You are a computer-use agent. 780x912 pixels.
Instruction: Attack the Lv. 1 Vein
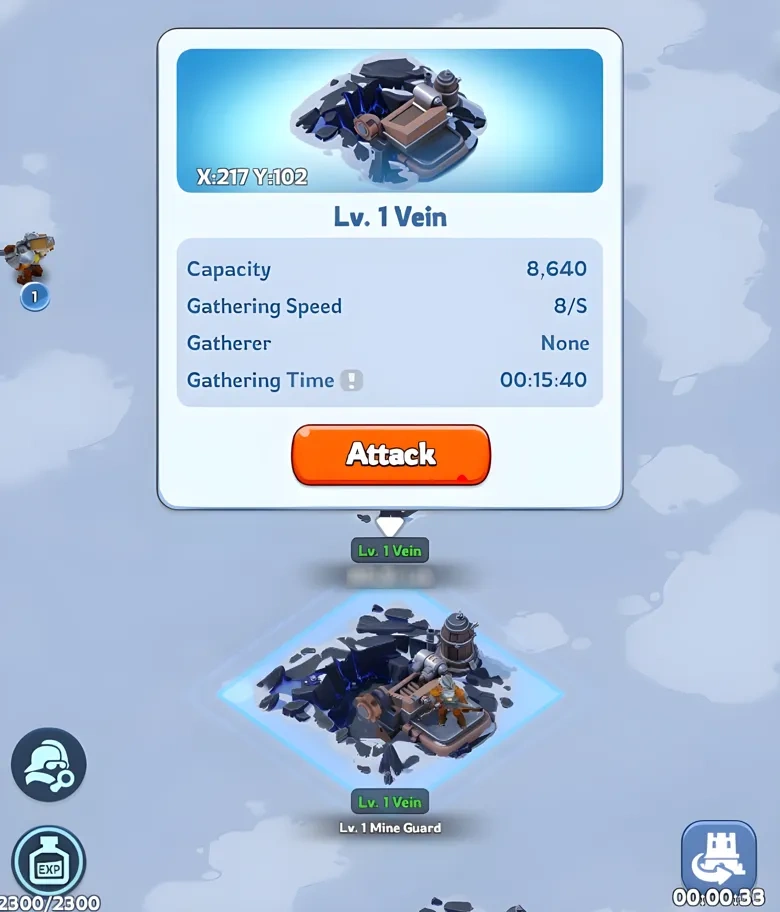(x=390, y=455)
